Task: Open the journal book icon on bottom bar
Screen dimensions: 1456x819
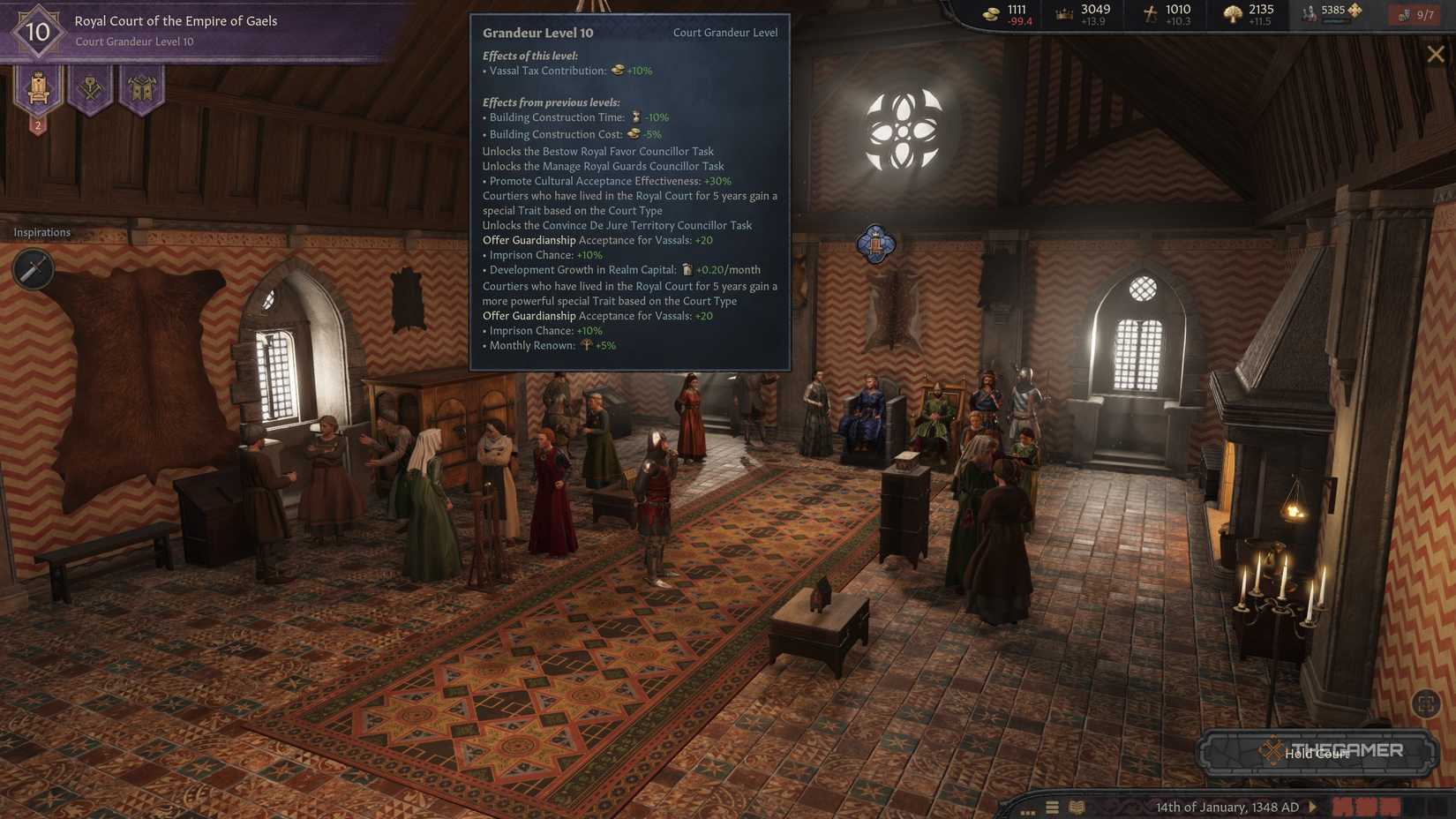Action: click(1077, 807)
